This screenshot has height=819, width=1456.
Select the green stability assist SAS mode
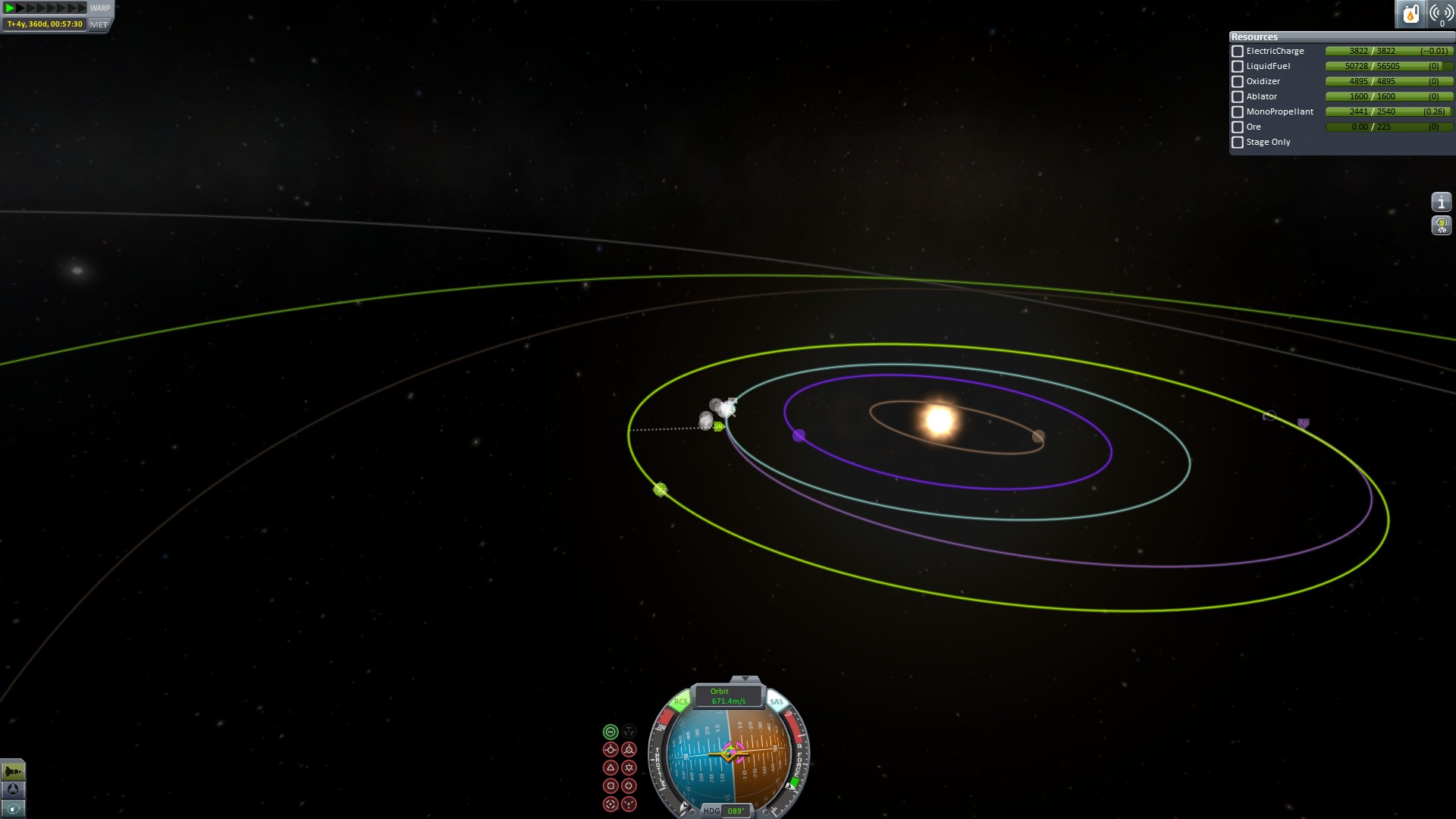(x=610, y=732)
